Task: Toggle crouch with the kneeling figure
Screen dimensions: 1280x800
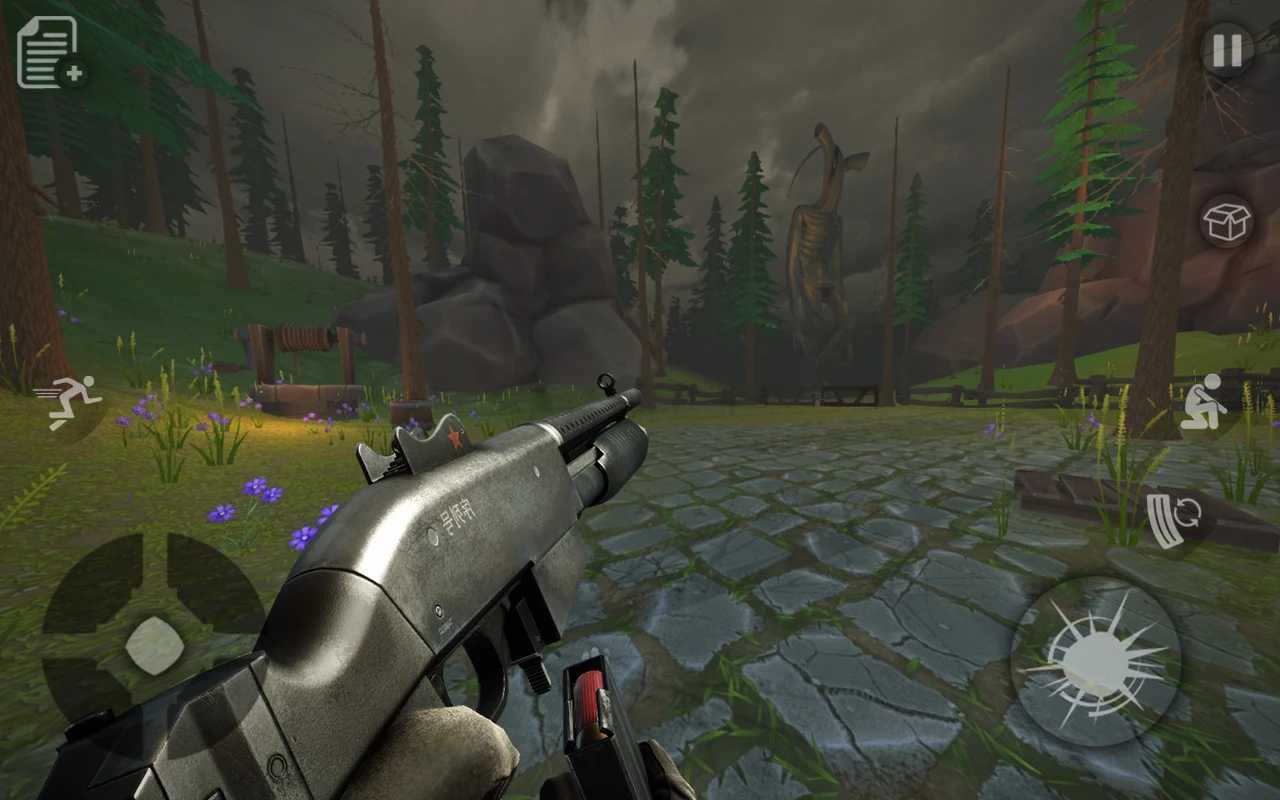Action: coord(1203,401)
